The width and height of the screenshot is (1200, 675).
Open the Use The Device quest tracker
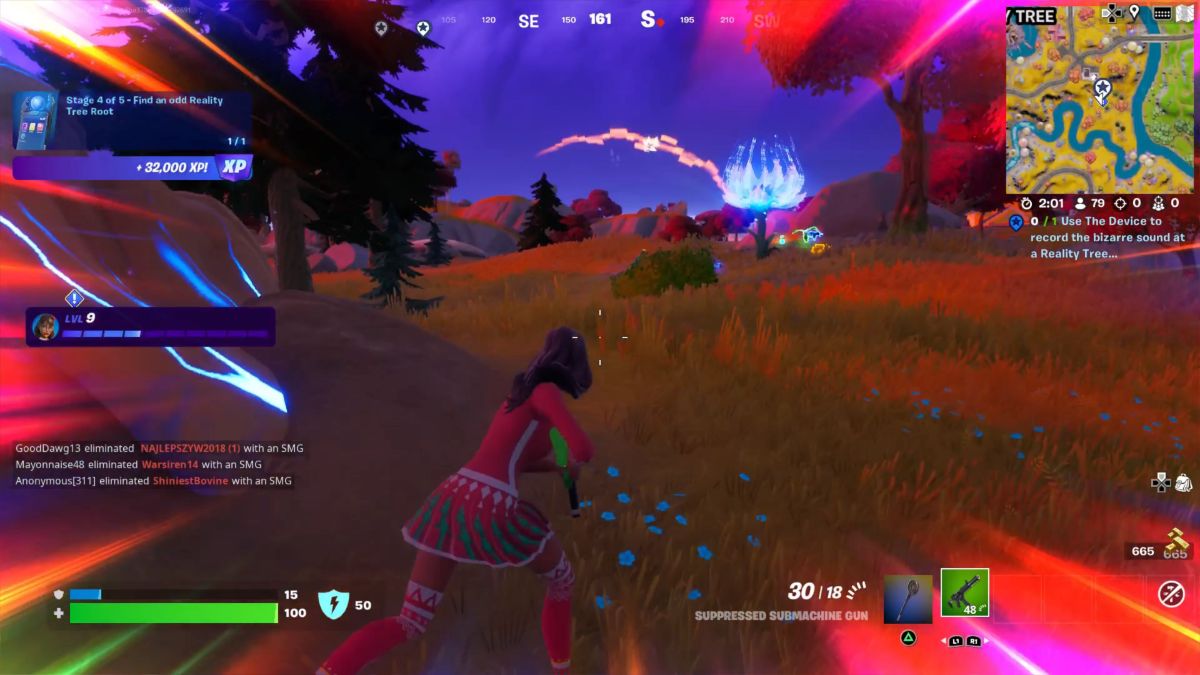[x=1100, y=237]
